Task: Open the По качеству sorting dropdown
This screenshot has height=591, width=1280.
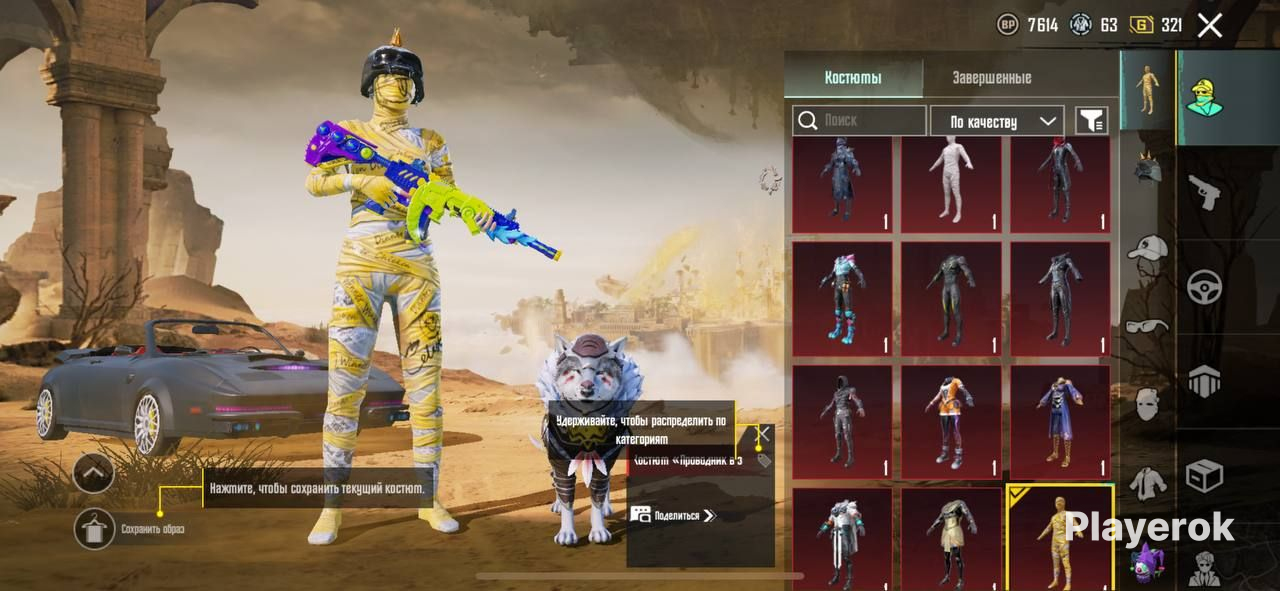Action: pyautogui.click(x=996, y=121)
